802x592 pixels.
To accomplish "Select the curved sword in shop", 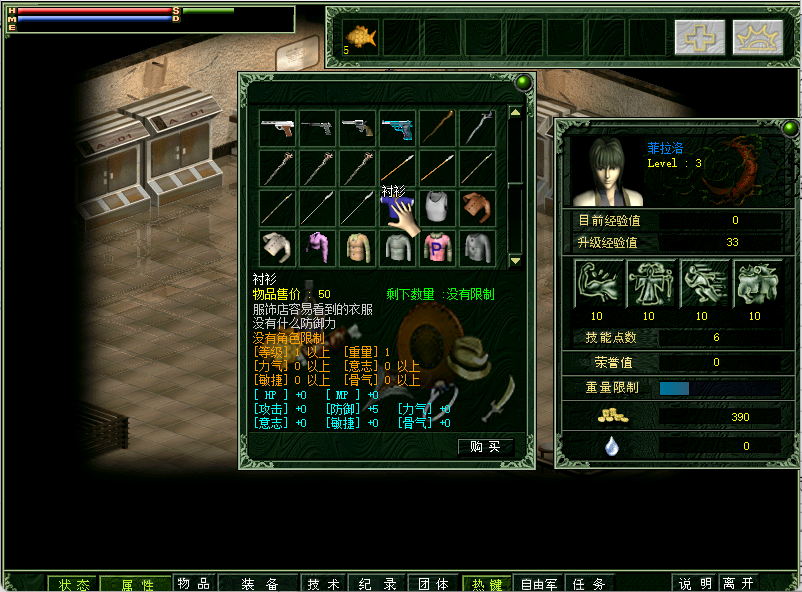I will (477, 128).
